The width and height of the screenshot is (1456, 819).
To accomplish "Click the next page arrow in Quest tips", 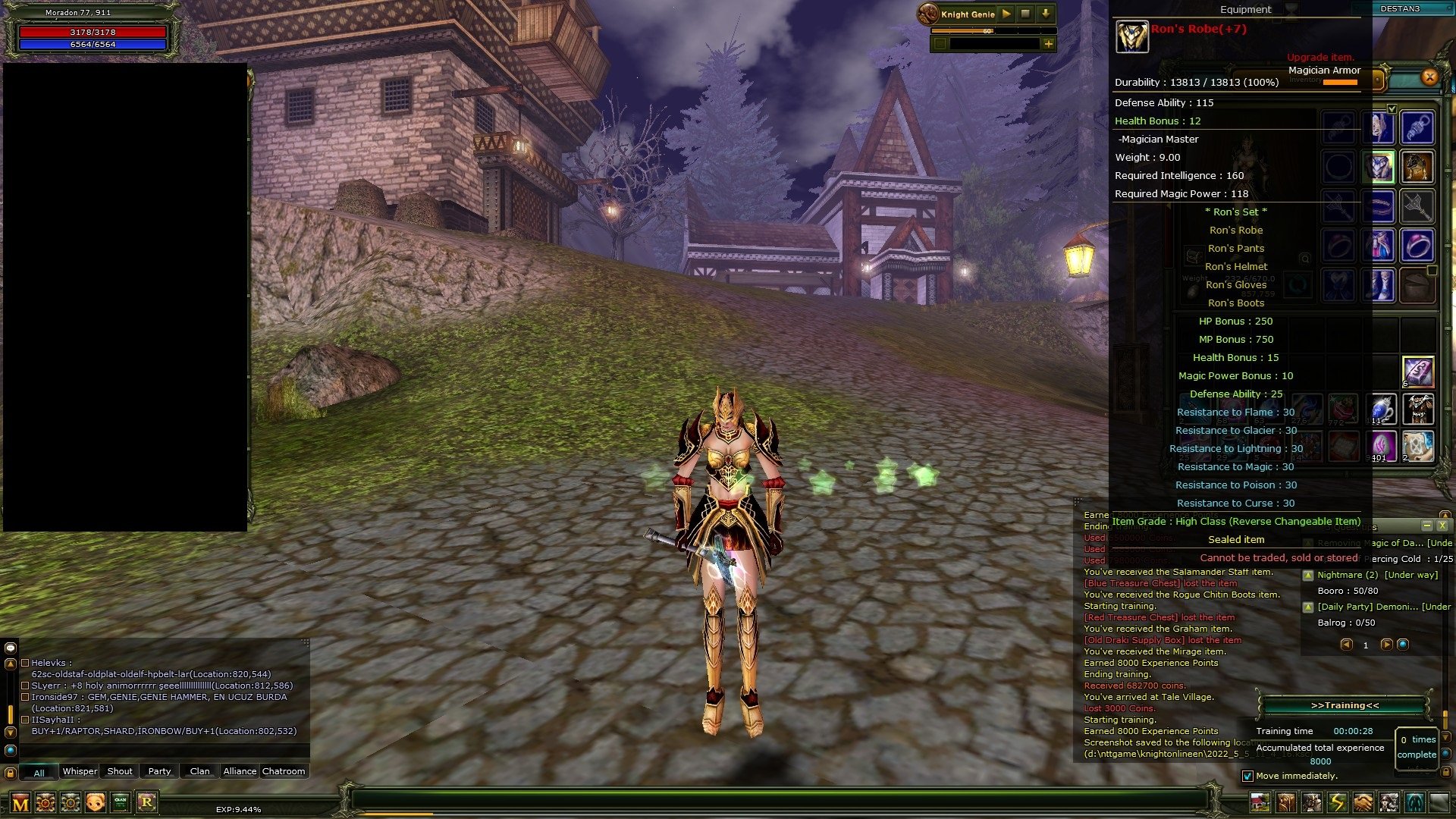I will pyautogui.click(x=1387, y=645).
